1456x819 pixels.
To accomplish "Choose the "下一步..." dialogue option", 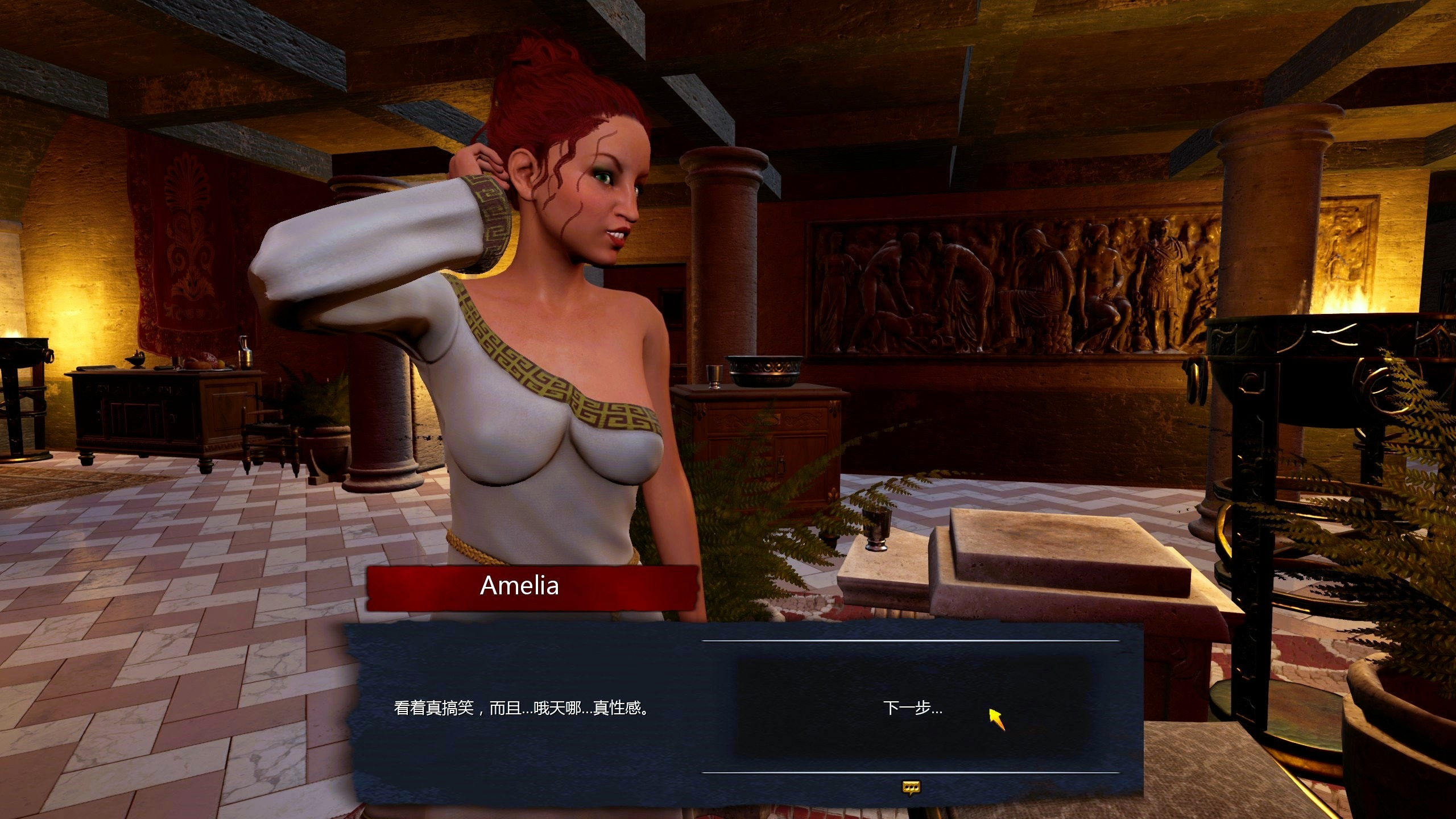I will (912, 709).
